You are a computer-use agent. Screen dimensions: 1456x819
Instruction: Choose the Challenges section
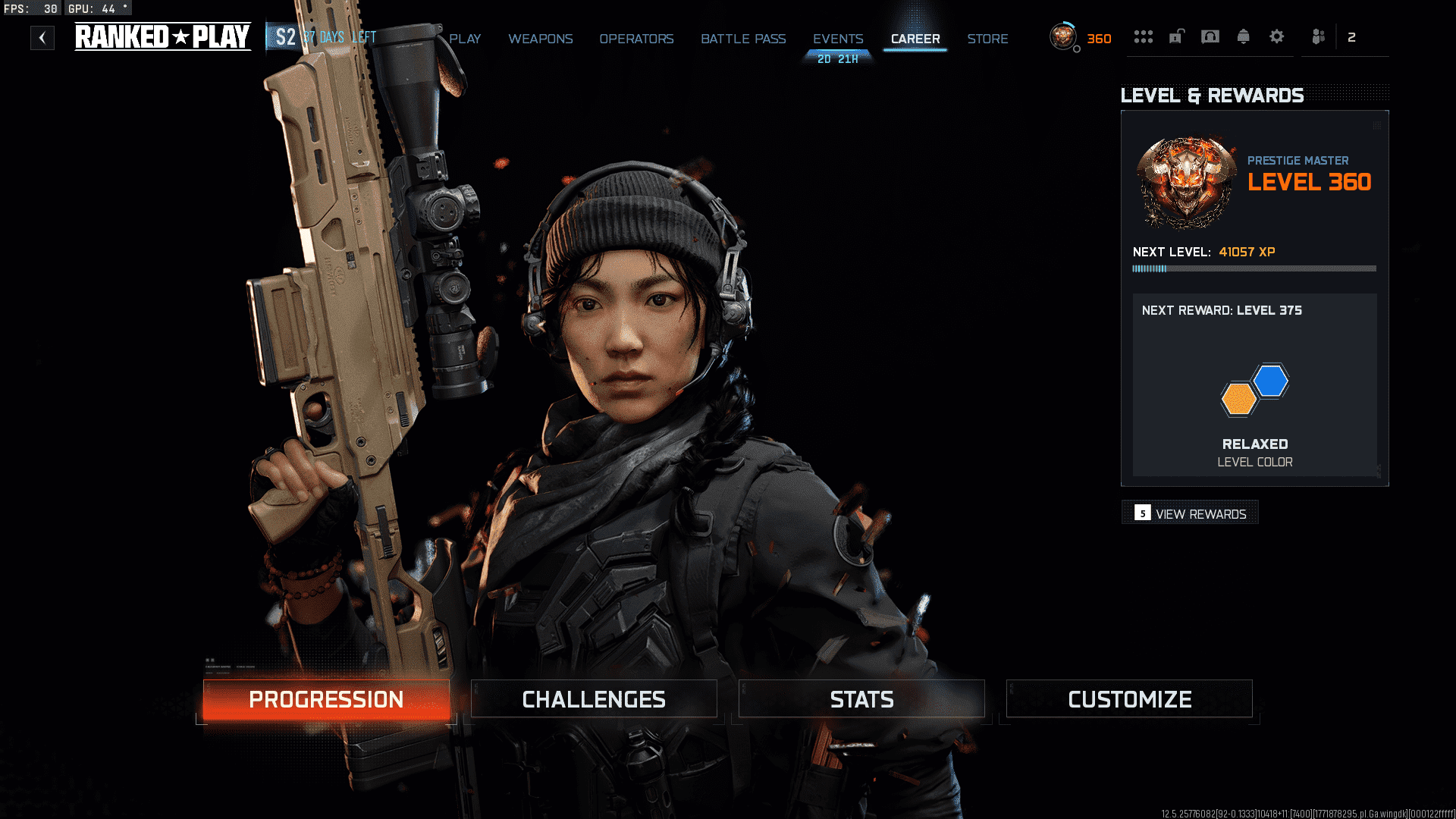click(x=594, y=699)
